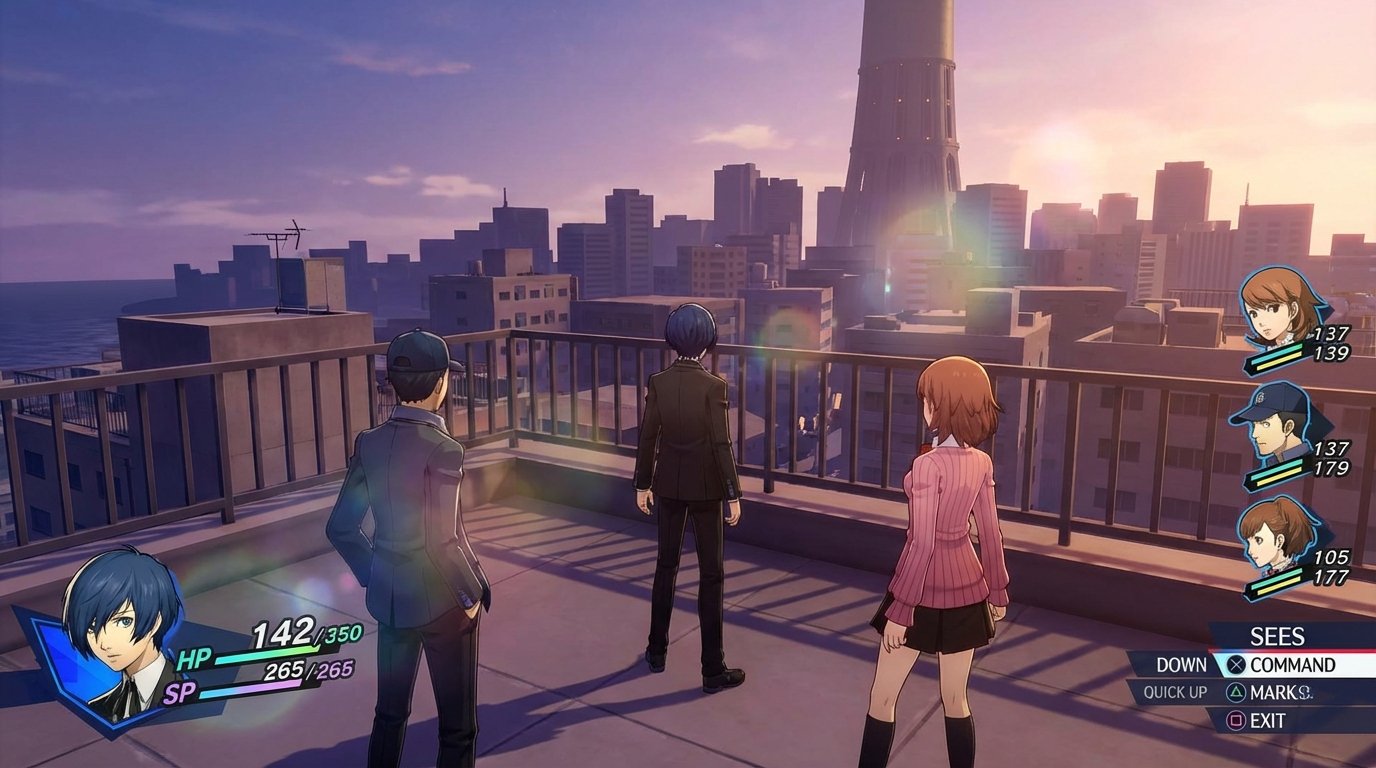This screenshot has width=1376, height=768.
Task: Click the protagonist's HP gauge bar
Action: pos(270,659)
